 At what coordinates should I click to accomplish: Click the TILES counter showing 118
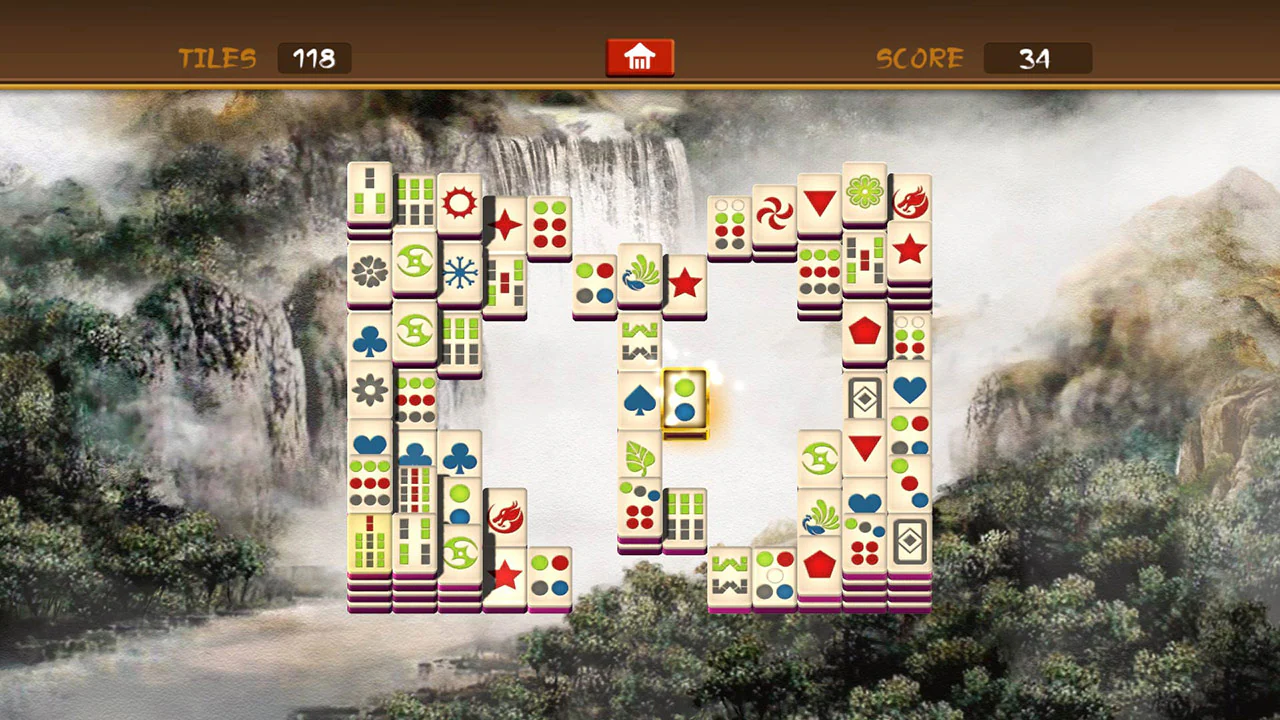click(313, 58)
